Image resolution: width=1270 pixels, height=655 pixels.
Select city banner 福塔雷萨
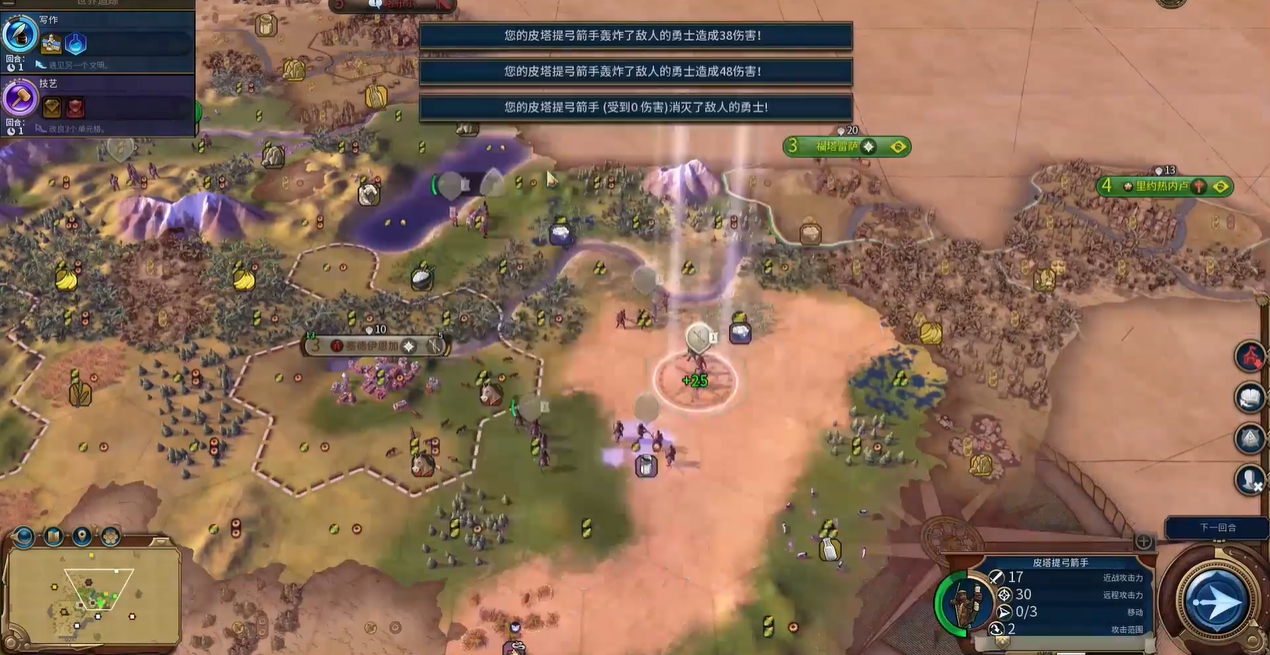tap(846, 147)
